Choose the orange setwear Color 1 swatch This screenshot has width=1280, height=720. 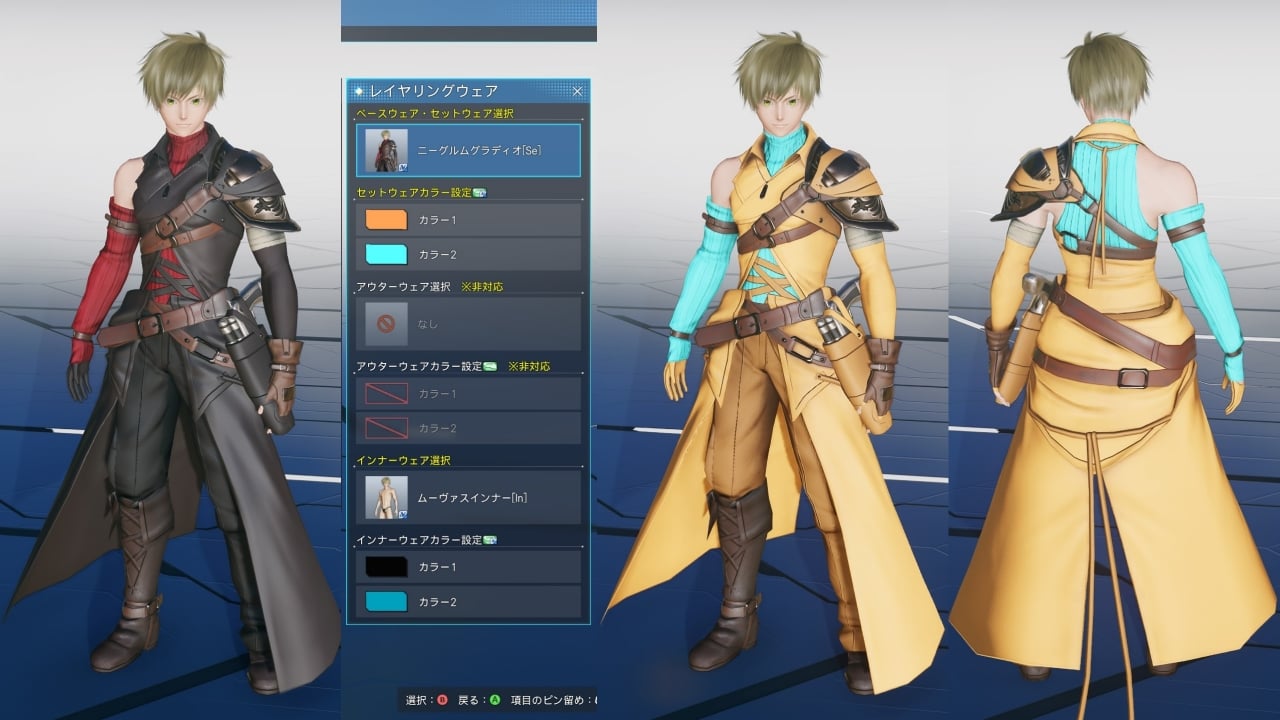tap(387, 219)
